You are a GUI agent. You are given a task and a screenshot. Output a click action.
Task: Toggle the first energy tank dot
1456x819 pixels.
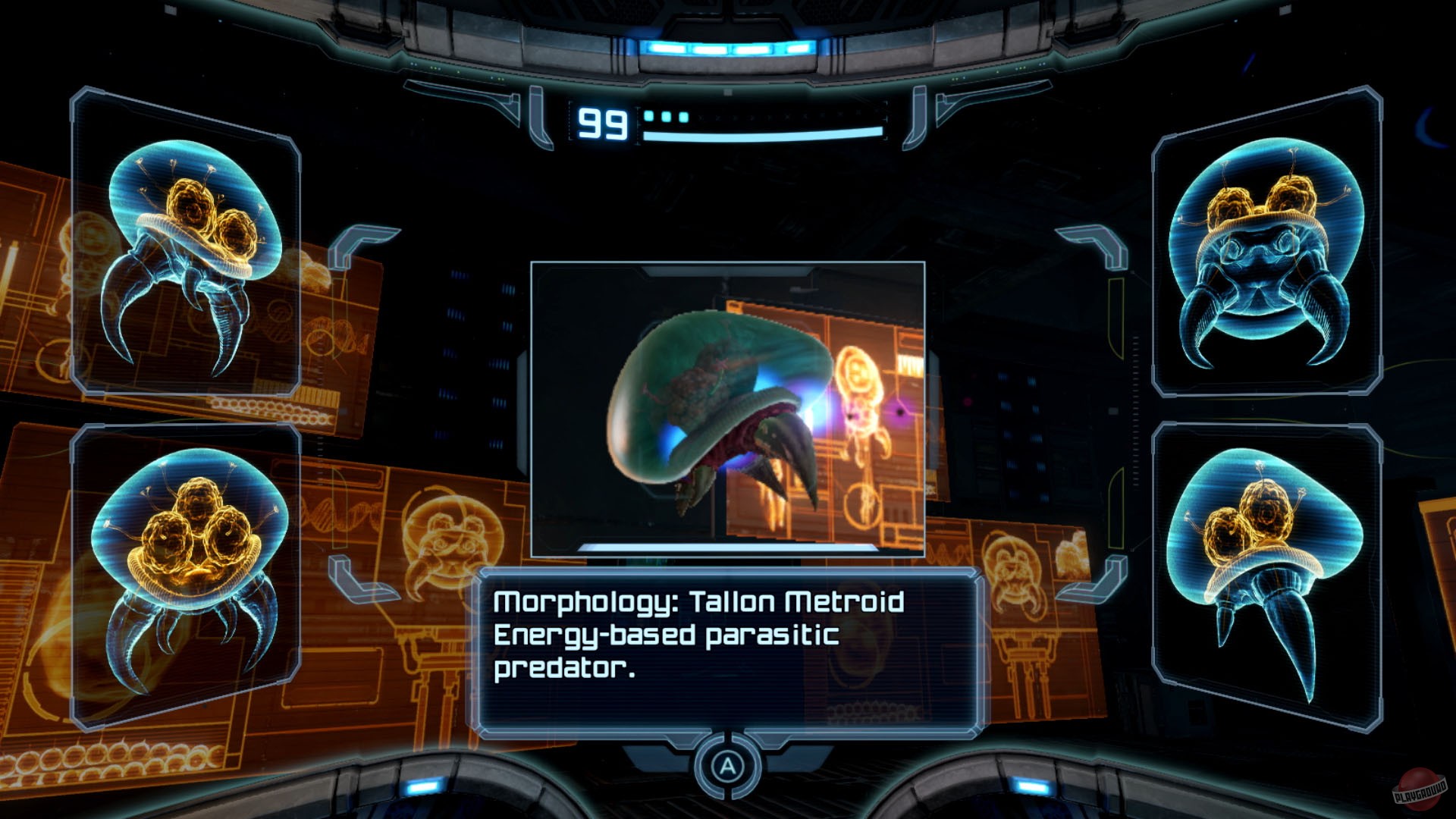(650, 117)
